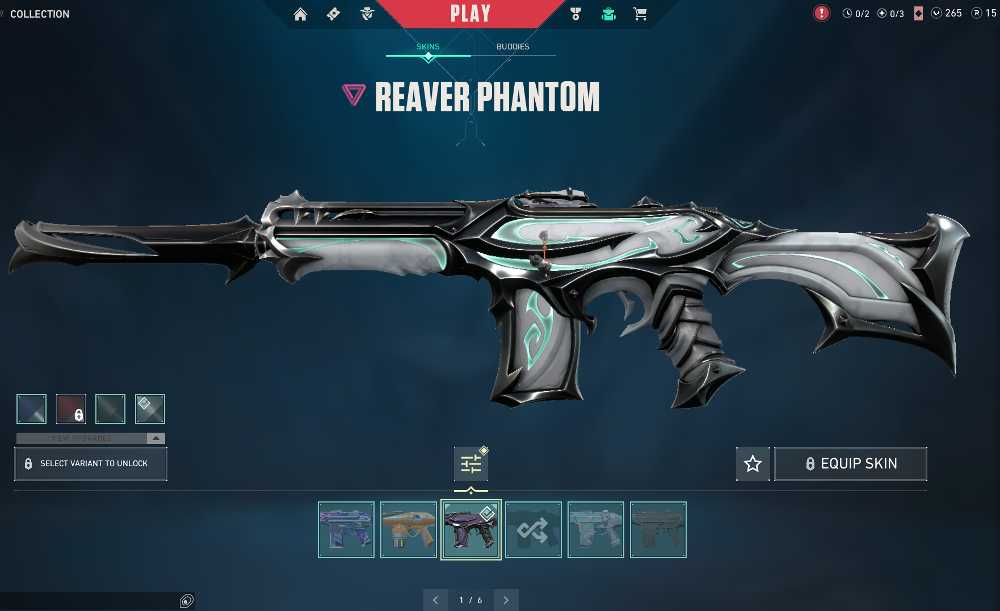Screen dimensions: 1000x611
Task: Go to the next skins page
Action: pos(506,600)
